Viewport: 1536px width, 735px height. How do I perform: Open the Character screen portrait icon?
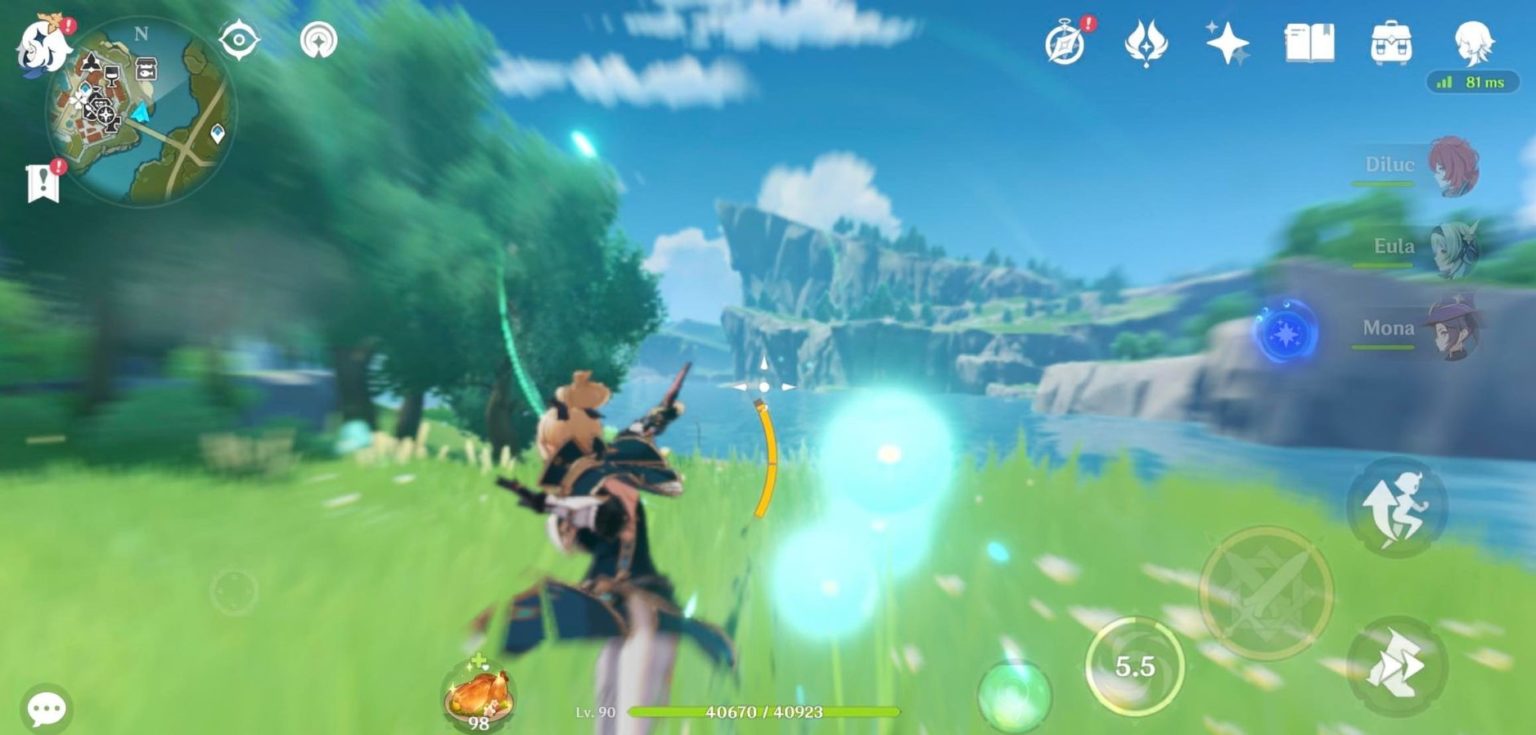point(1472,42)
